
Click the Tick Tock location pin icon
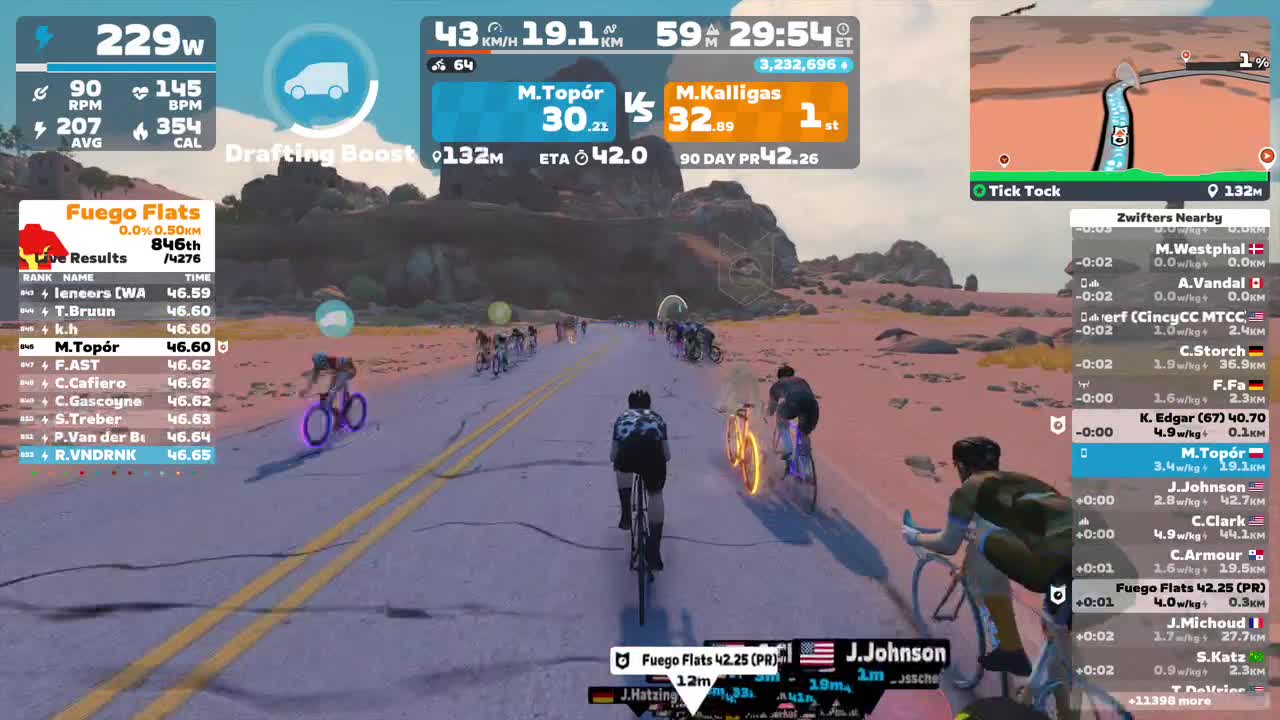[x=1213, y=190]
